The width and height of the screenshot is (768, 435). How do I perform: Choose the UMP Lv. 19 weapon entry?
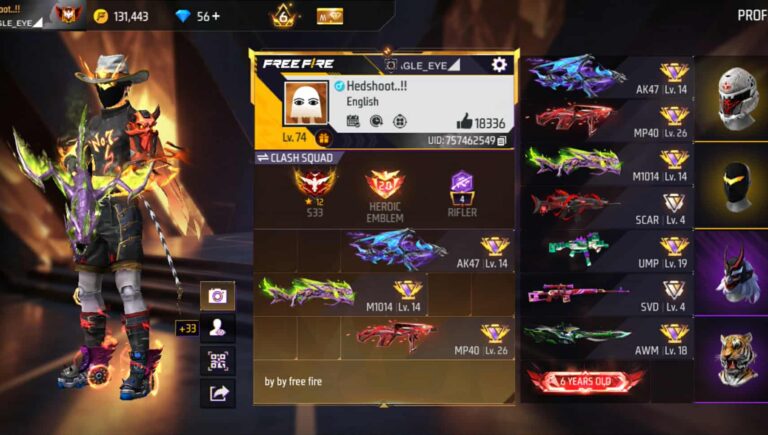(x=607, y=248)
